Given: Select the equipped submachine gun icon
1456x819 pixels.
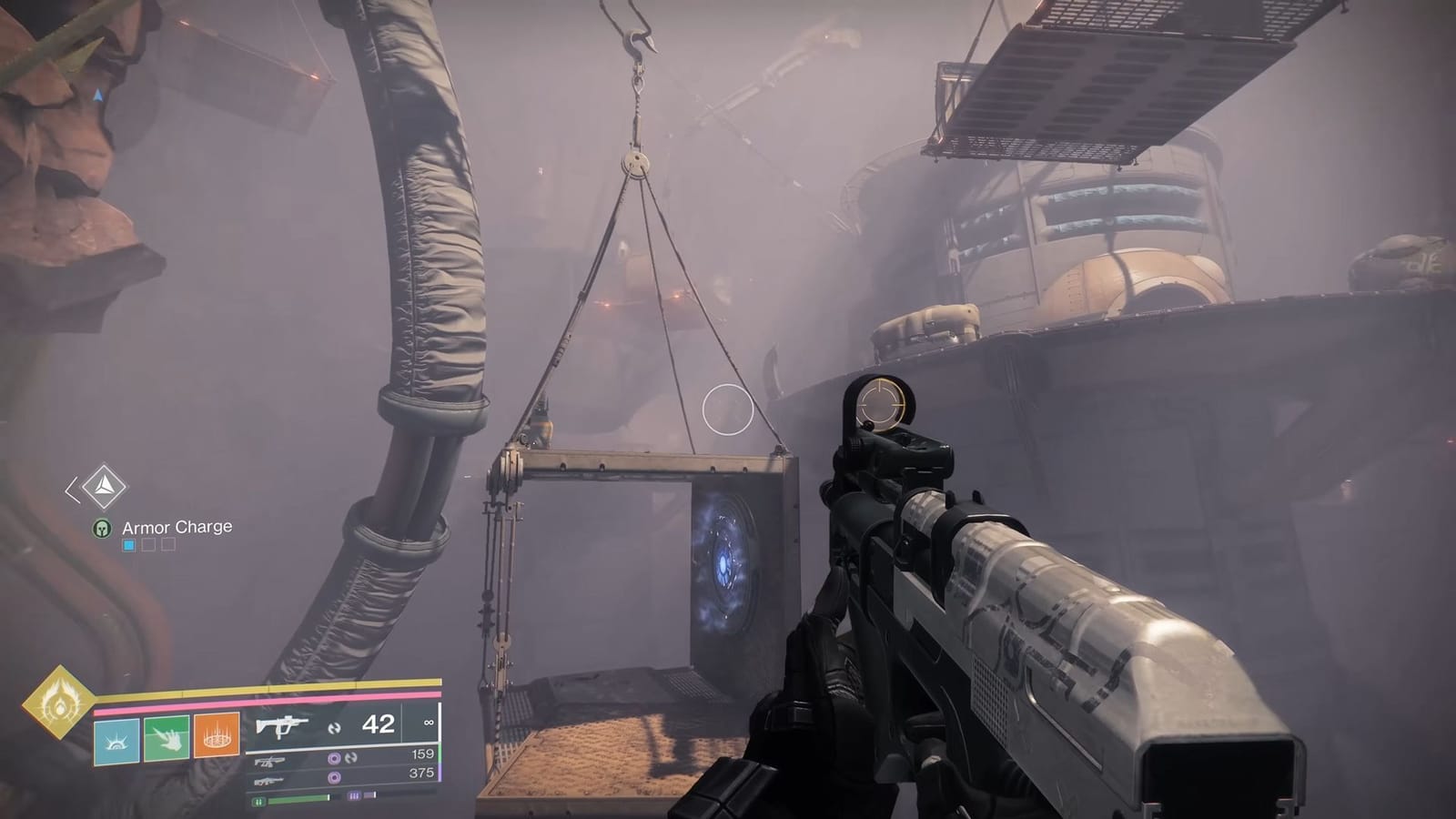Looking at the screenshot, I should click(x=281, y=725).
